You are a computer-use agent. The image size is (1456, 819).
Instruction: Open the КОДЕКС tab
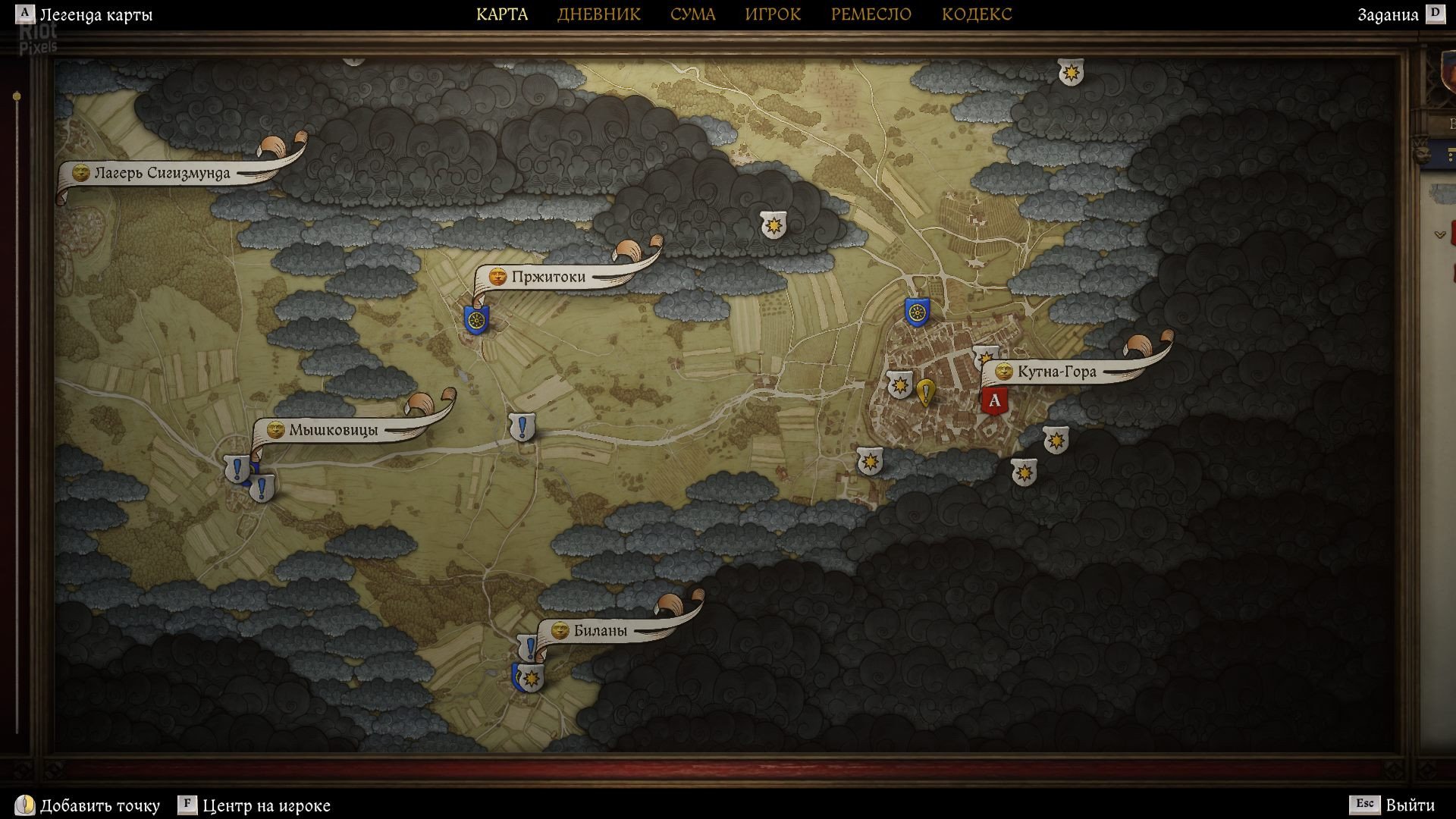point(976,14)
